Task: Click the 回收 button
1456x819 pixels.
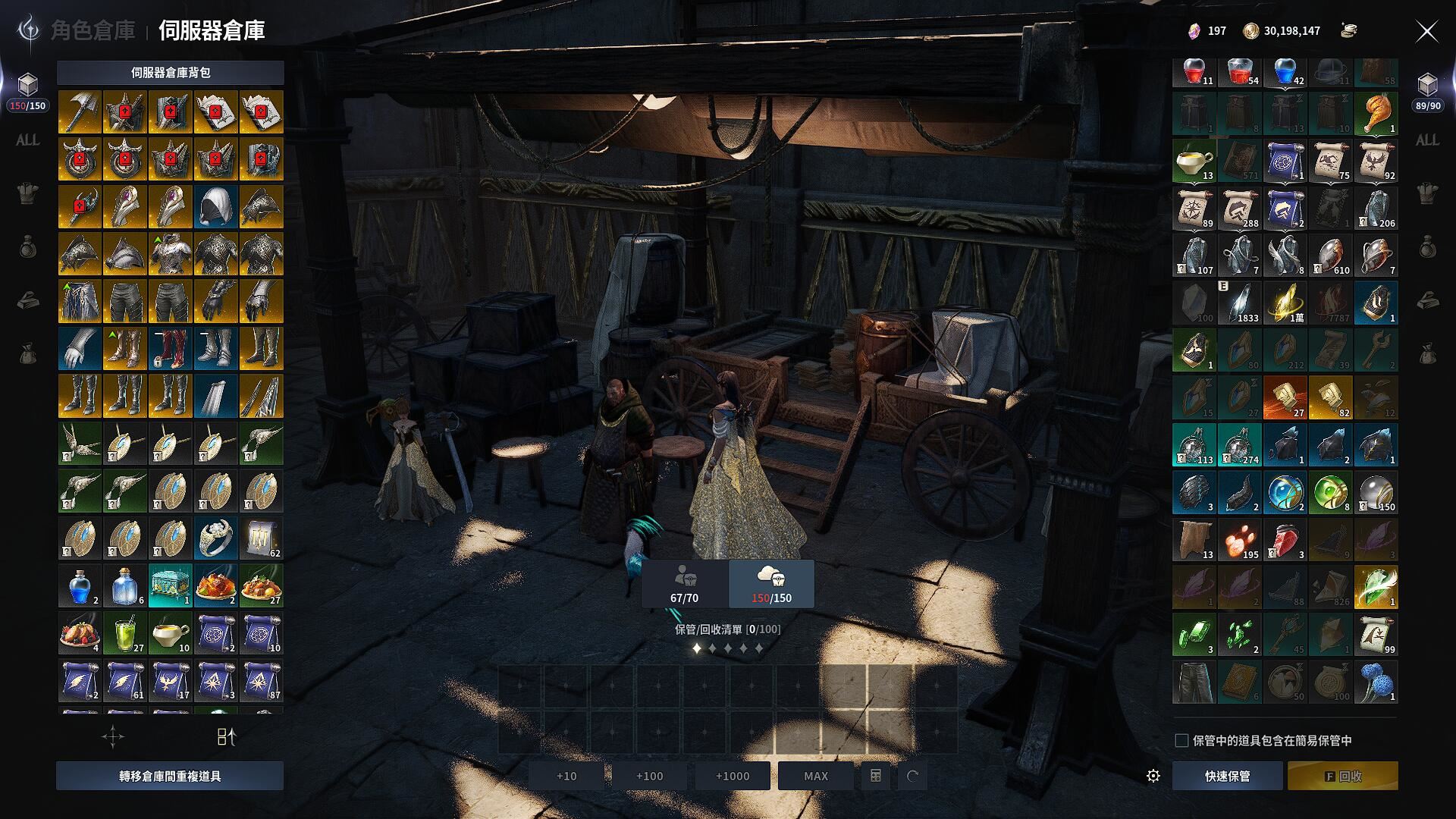Action: pos(1342,776)
